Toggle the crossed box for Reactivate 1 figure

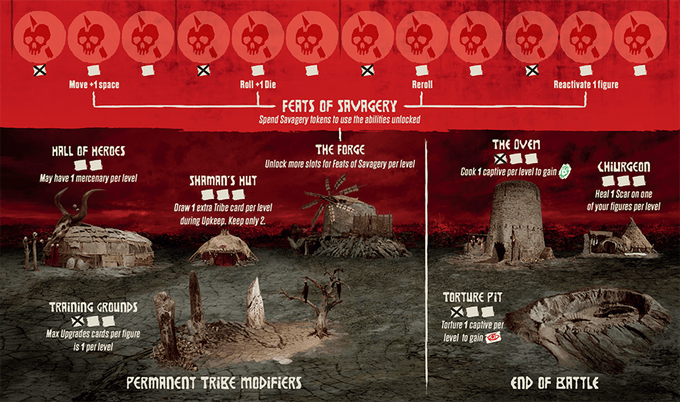coord(532,70)
